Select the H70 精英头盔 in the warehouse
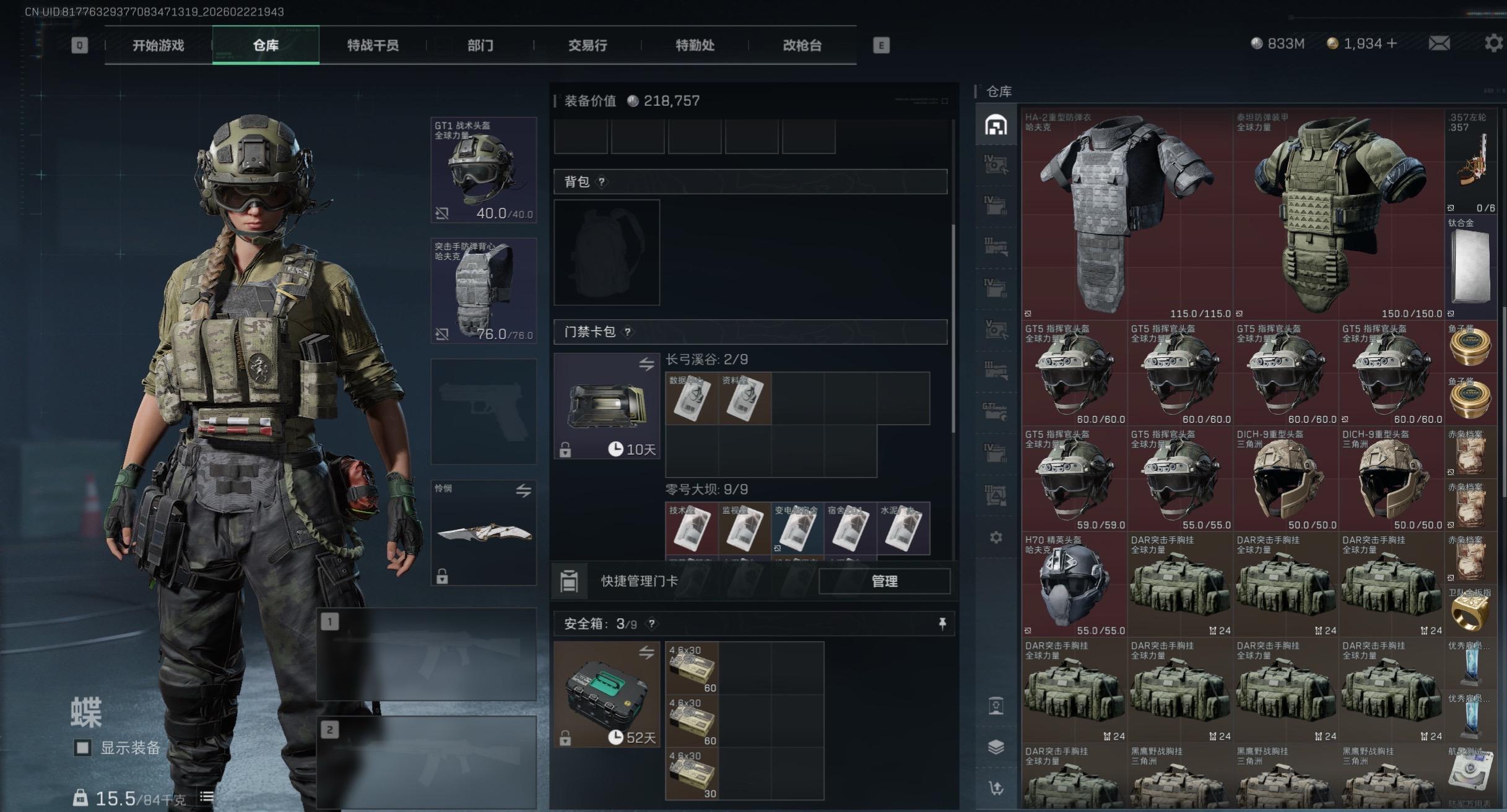 click(x=1074, y=585)
